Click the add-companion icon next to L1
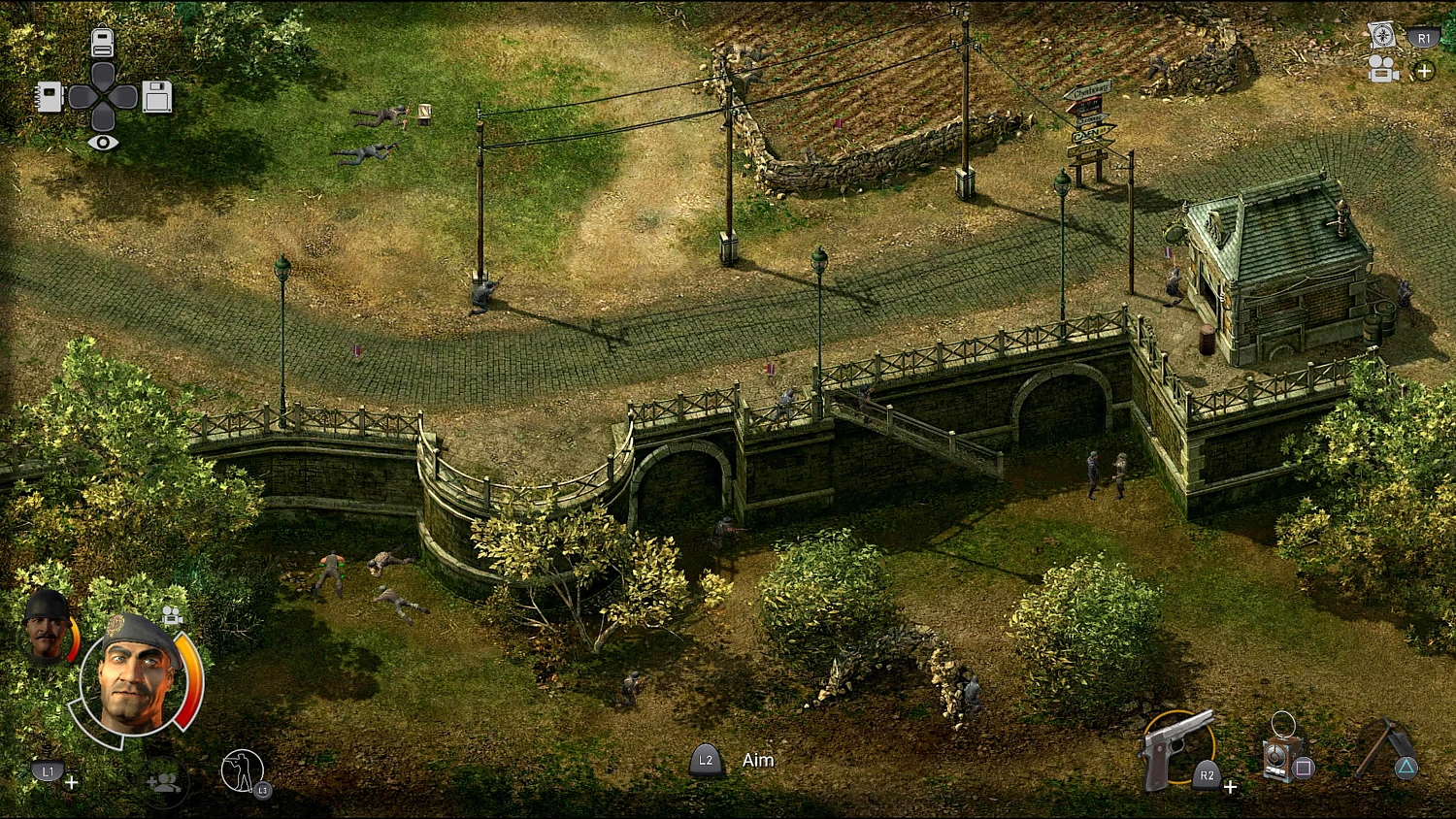This screenshot has height=819, width=1456. pyautogui.click(x=162, y=782)
